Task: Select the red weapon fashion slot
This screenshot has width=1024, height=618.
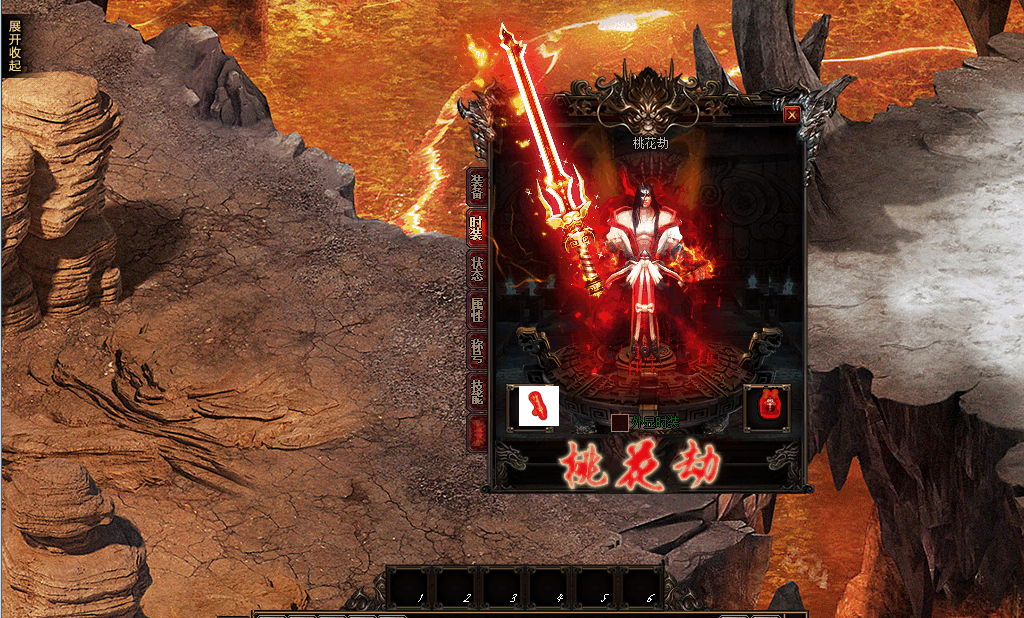Action: click(x=533, y=407)
